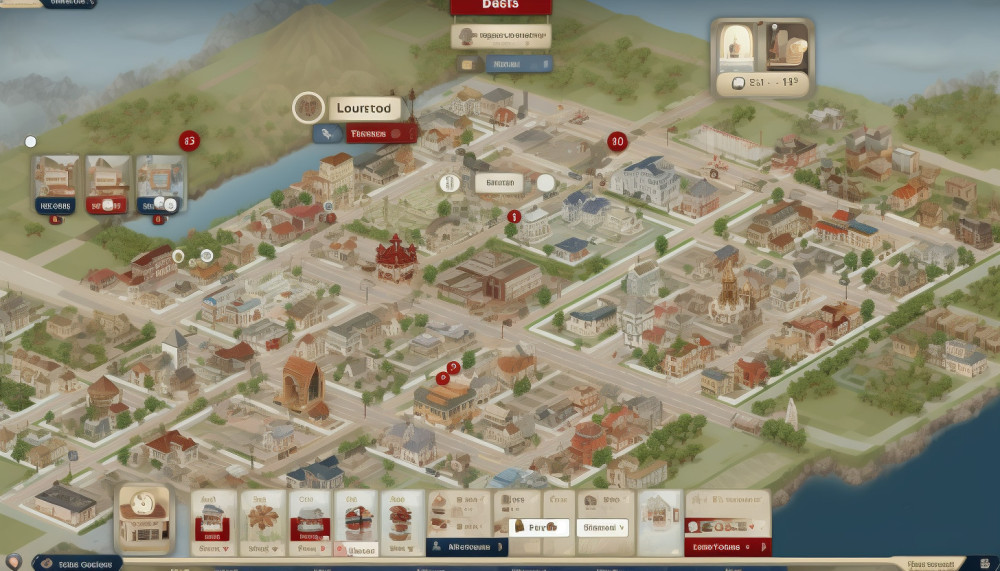Image resolution: width=1000 pixels, height=571 pixels.
Task: Select the white house card in toolbar
Action: [660, 516]
